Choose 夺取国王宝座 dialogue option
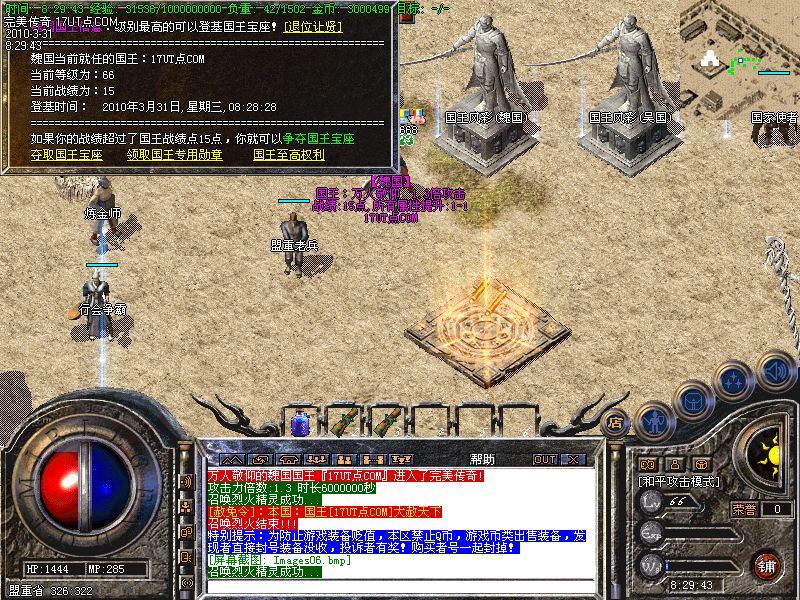The image size is (800, 600). [66, 155]
